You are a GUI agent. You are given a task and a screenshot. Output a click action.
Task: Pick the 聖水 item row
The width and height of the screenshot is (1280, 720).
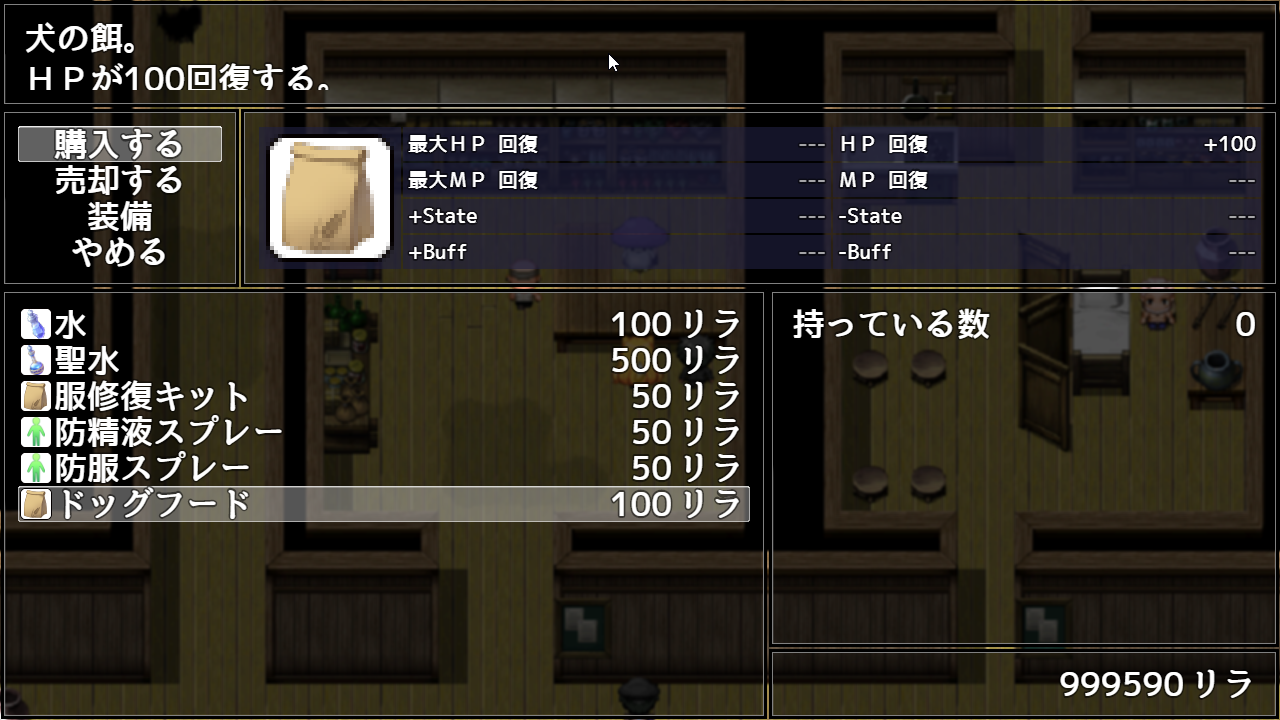point(383,361)
